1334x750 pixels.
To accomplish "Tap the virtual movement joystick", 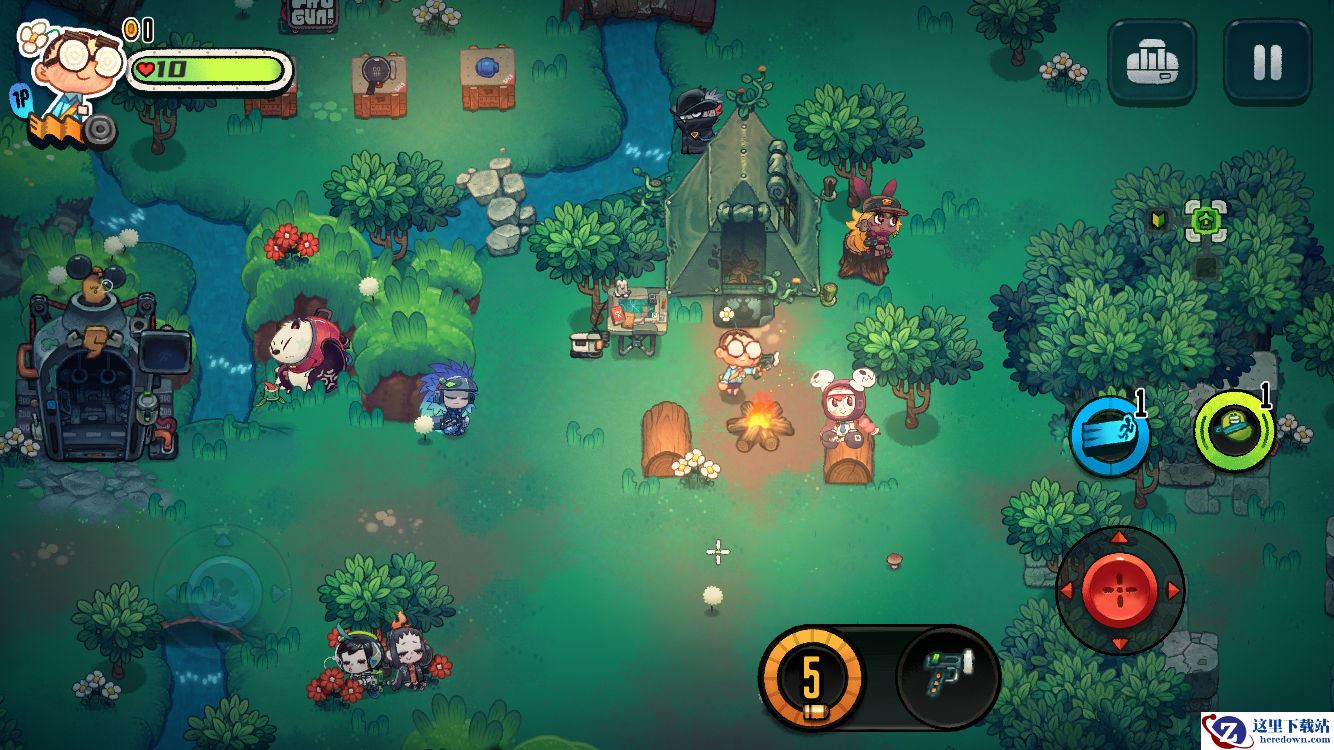I will tap(224, 582).
